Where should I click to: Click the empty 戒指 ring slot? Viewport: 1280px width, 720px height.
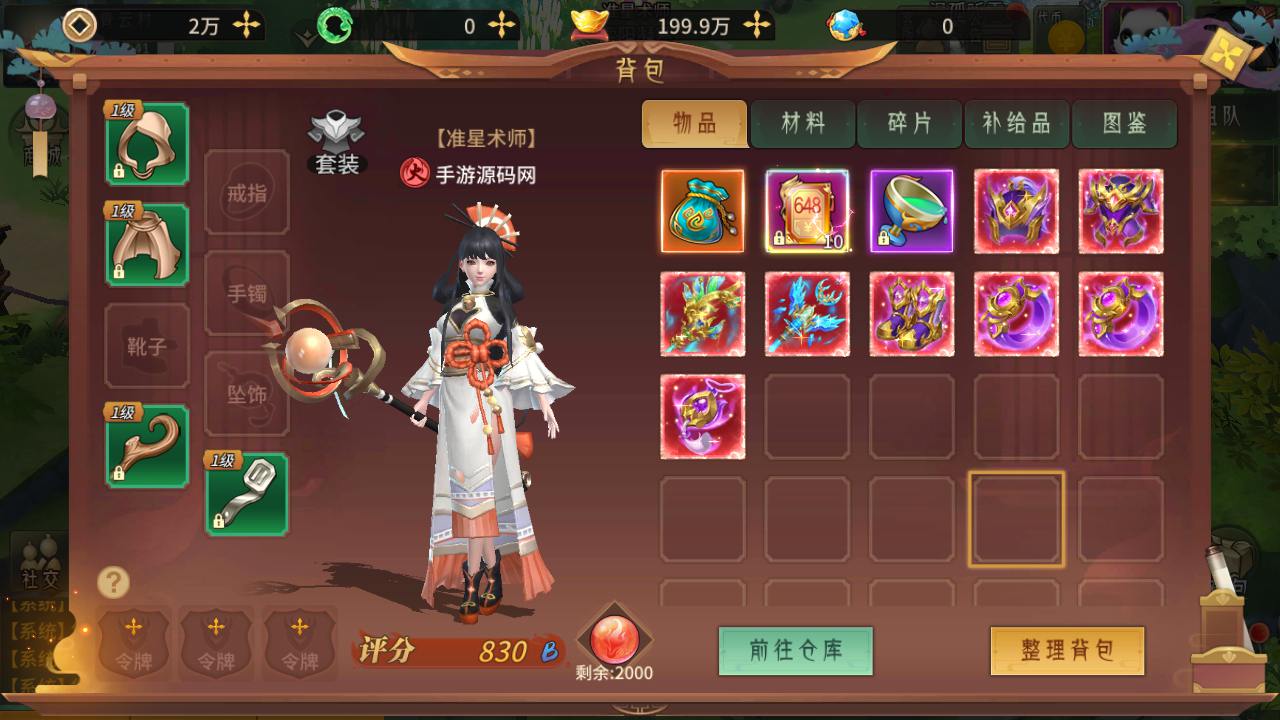247,192
